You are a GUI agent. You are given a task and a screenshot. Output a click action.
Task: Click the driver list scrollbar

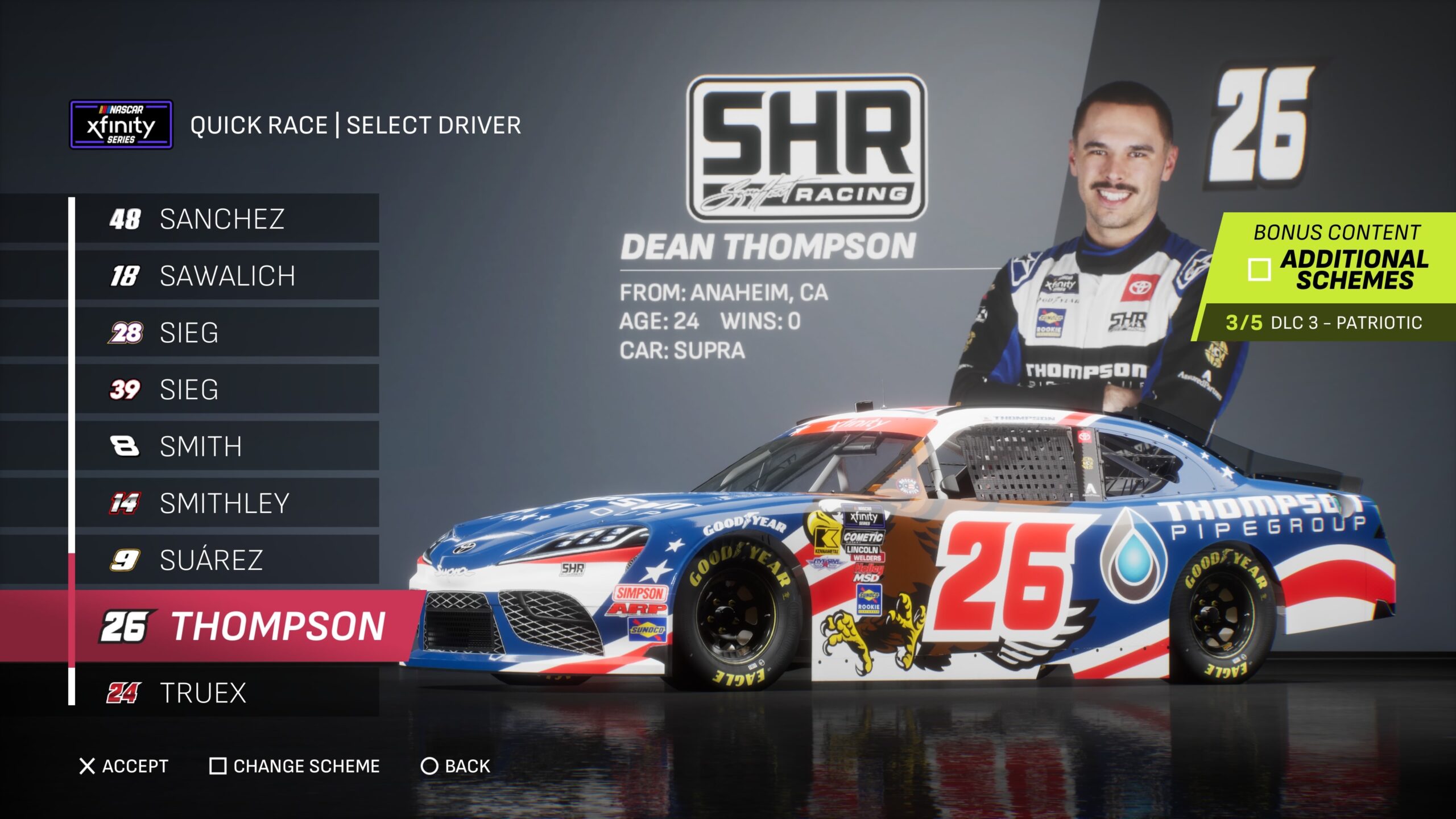click(72, 609)
